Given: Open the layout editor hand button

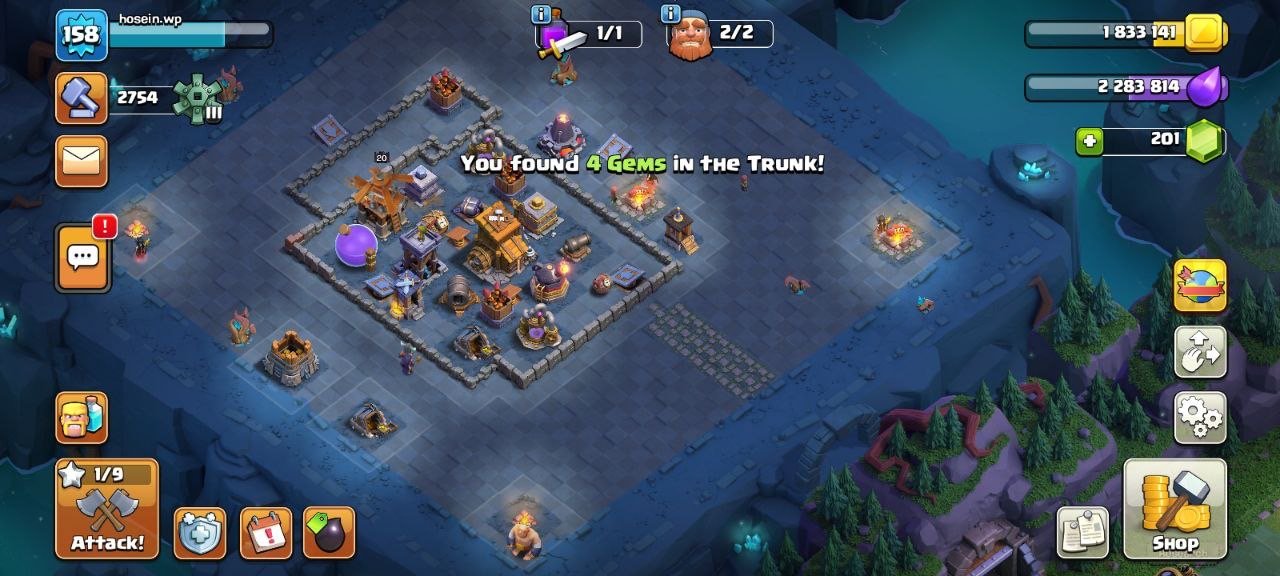Looking at the screenshot, I should pos(1199,352).
